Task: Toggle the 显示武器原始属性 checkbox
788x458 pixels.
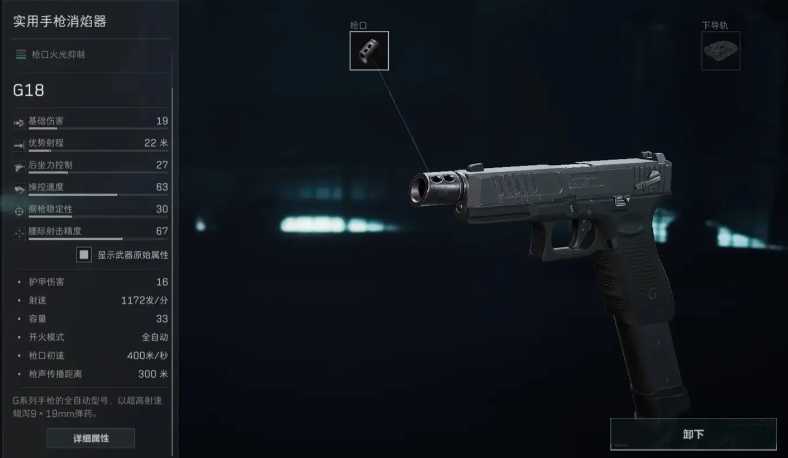Action: tap(85, 255)
